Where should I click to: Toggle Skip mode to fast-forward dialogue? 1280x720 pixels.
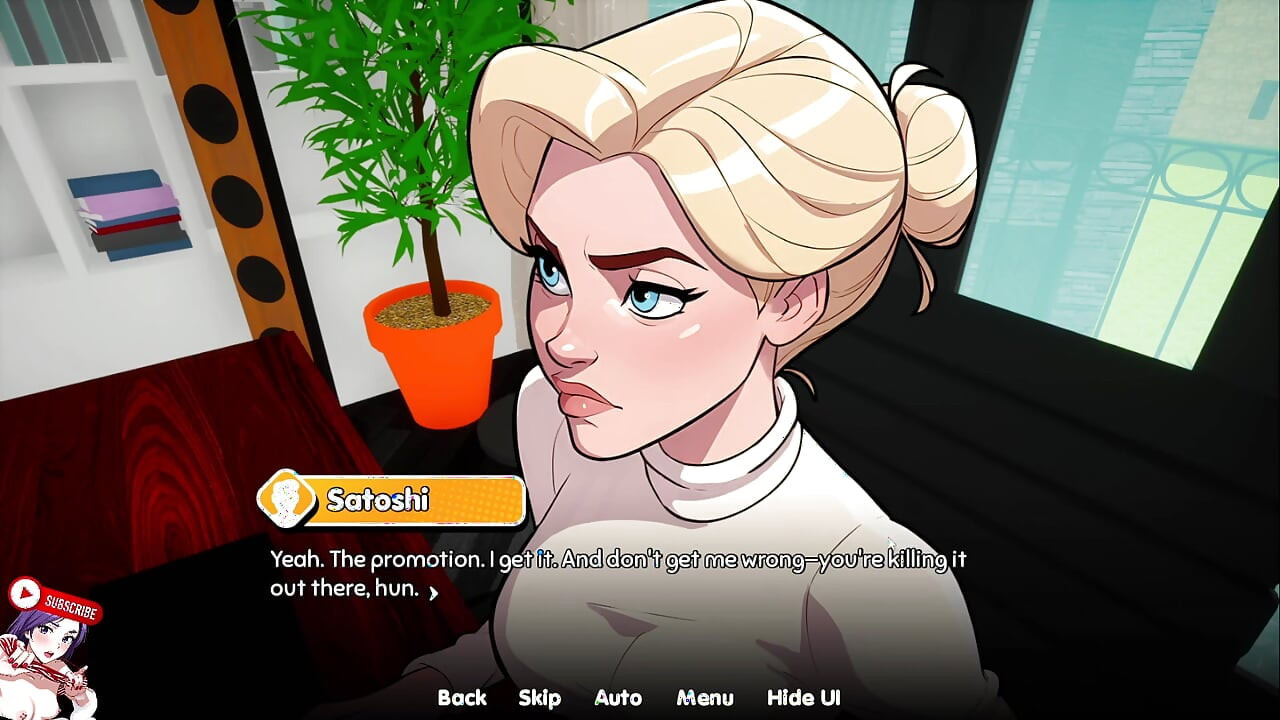click(540, 697)
